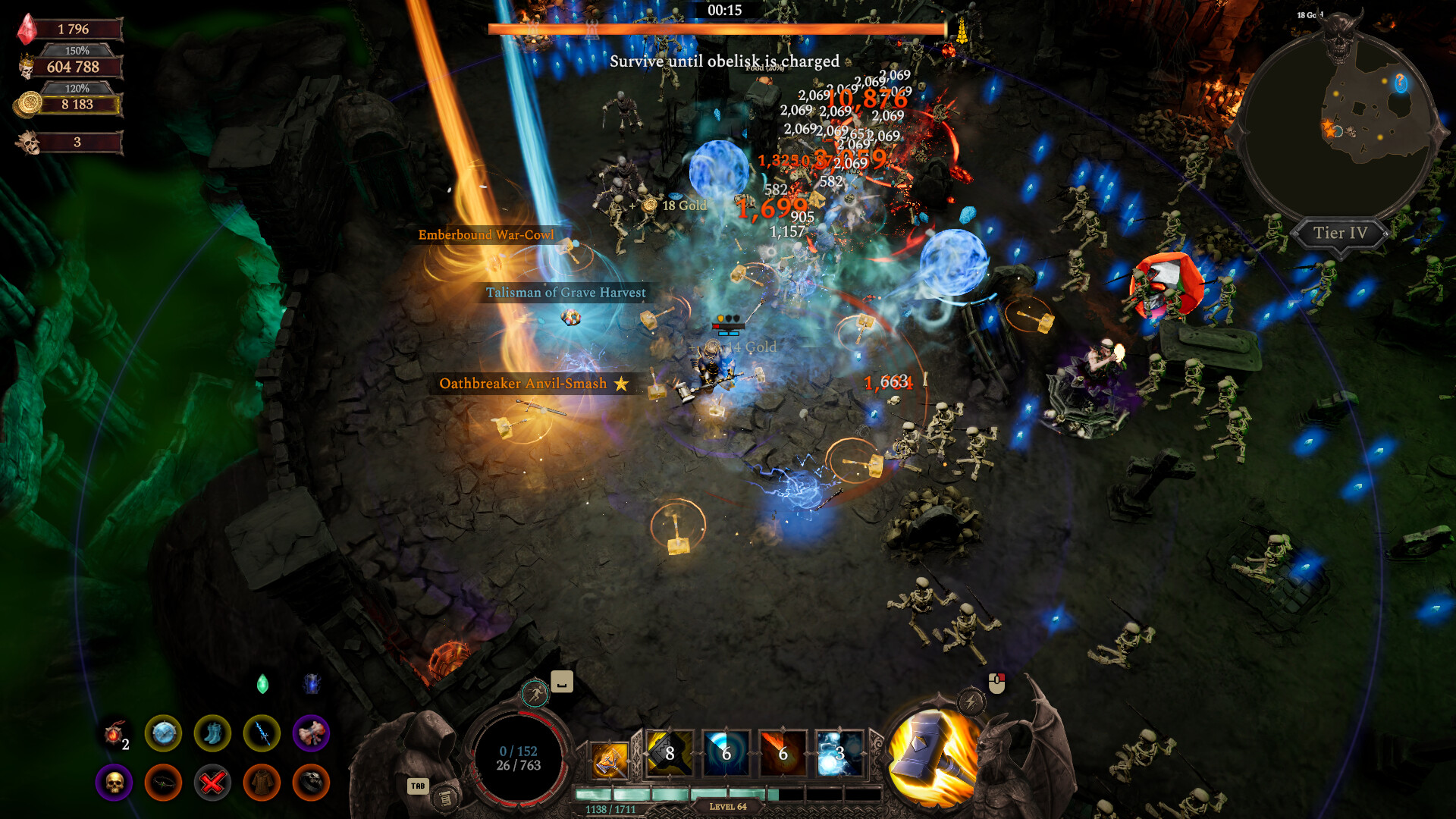This screenshot has height=819, width=1456.
Task: Click the red X item slot icon
Action: point(213,783)
